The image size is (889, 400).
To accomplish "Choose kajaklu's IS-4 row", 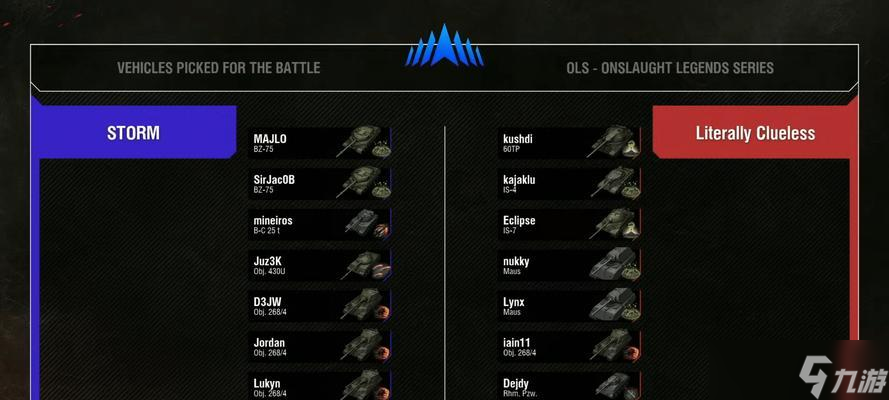I will 569,183.
